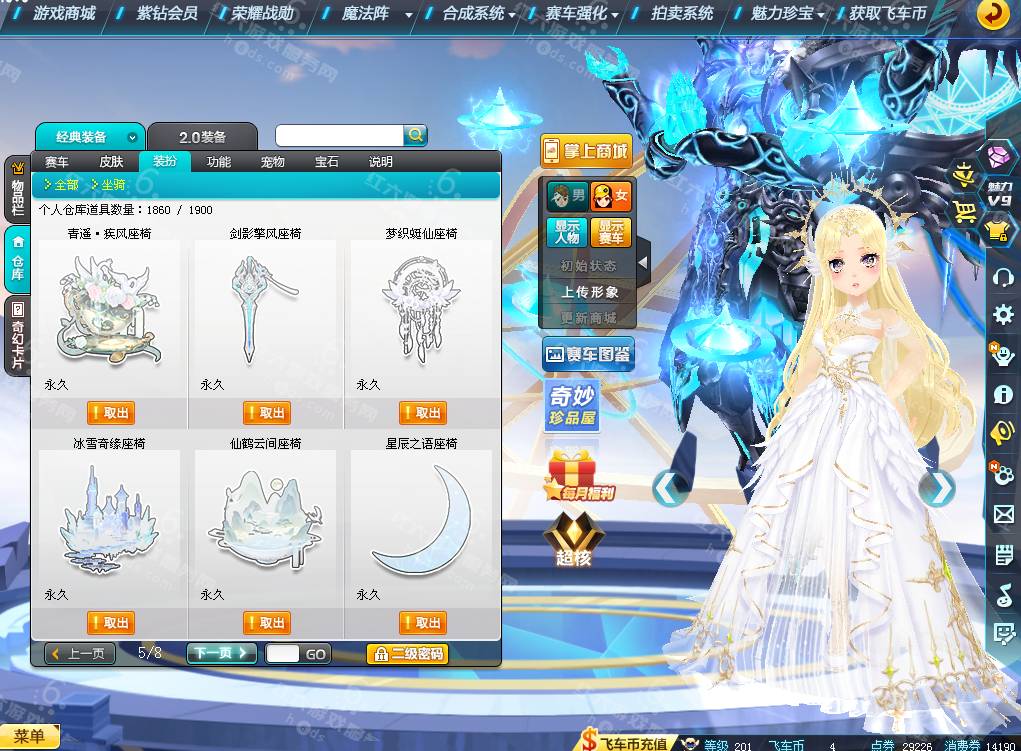Go to the next page 下一页
Viewport: 1021px width, 751px height.
coord(221,653)
